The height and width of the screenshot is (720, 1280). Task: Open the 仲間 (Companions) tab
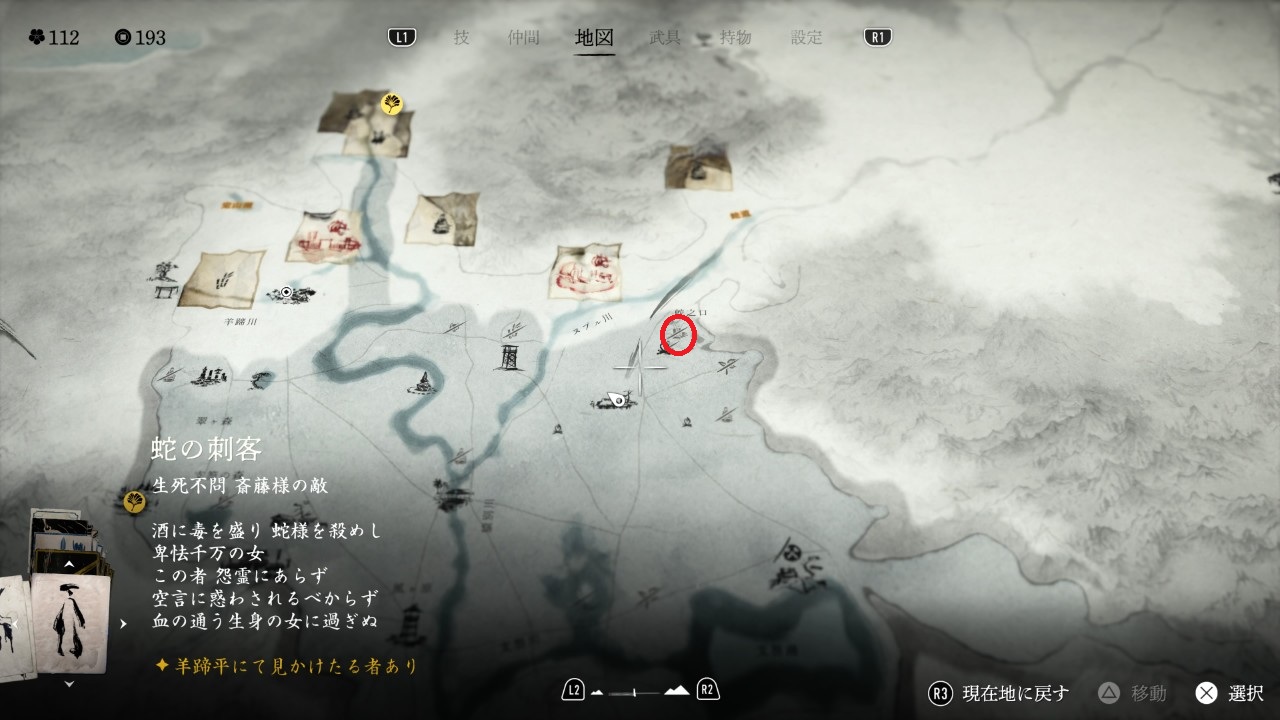click(x=523, y=38)
